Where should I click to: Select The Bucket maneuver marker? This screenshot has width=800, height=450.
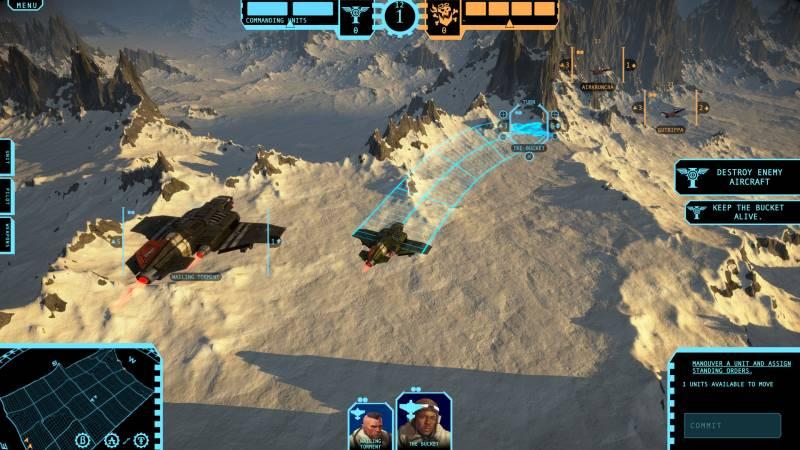coord(529,127)
